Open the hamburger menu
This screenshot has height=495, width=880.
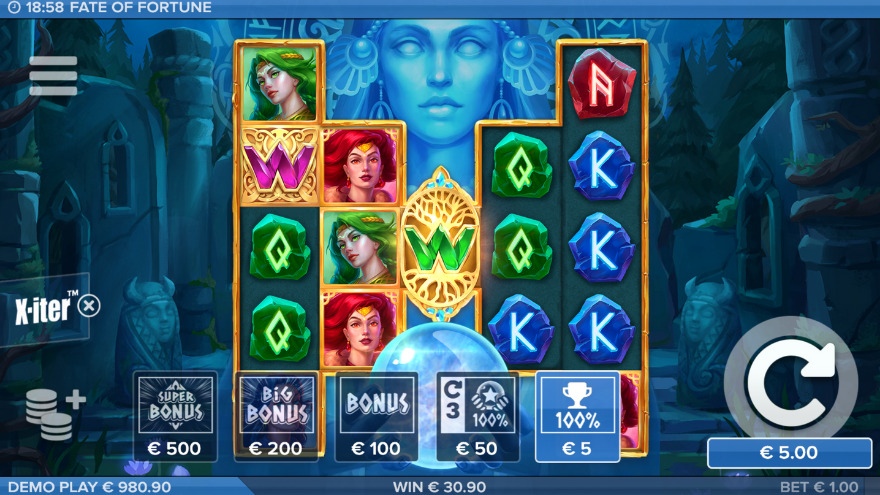(53, 76)
